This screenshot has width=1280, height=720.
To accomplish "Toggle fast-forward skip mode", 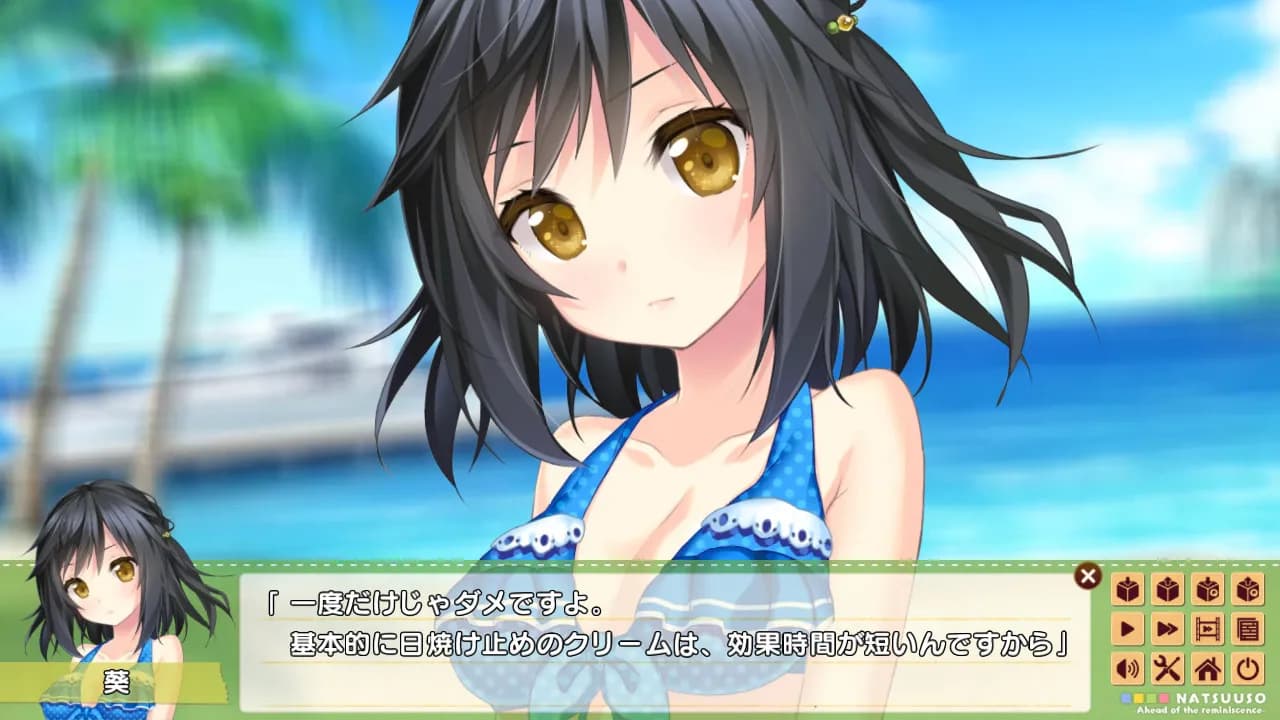I will click(x=1166, y=628).
